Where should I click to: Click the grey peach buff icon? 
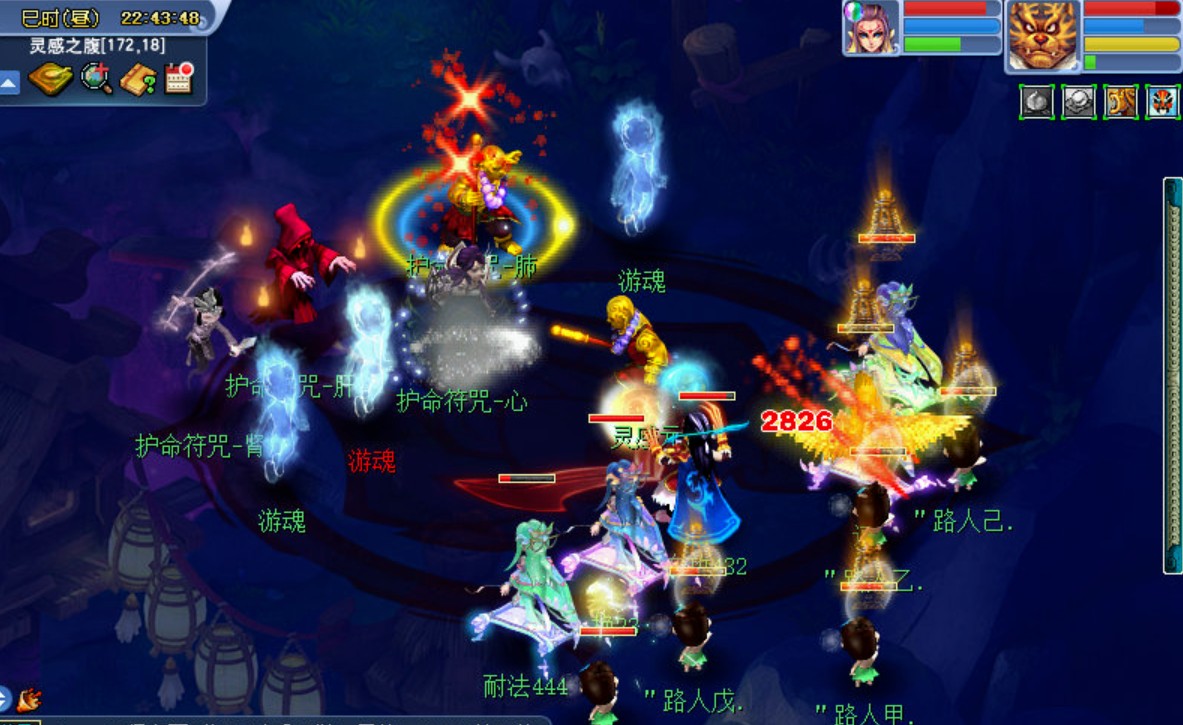[1036, 102]
